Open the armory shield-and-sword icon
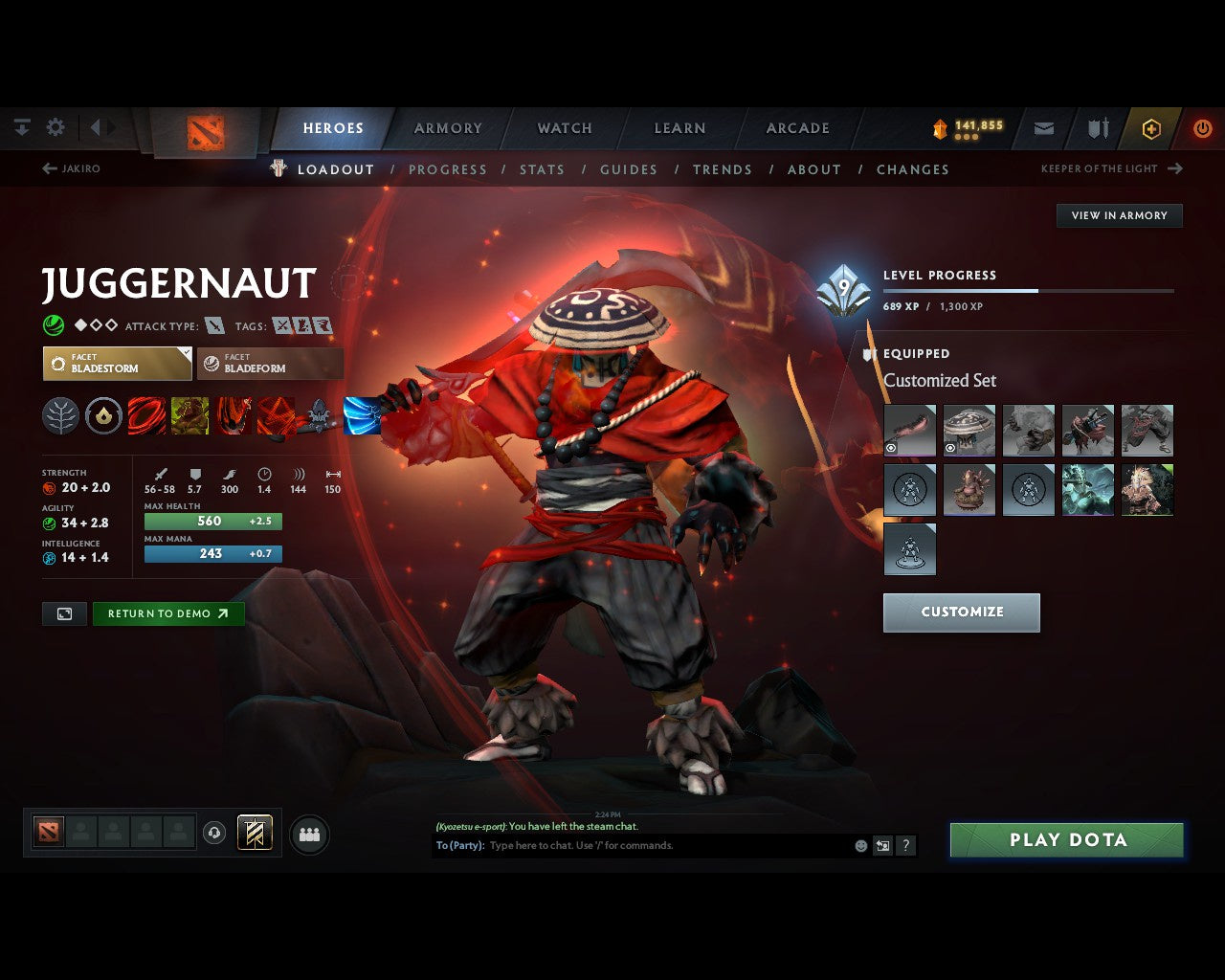 tap(1097, 127)
